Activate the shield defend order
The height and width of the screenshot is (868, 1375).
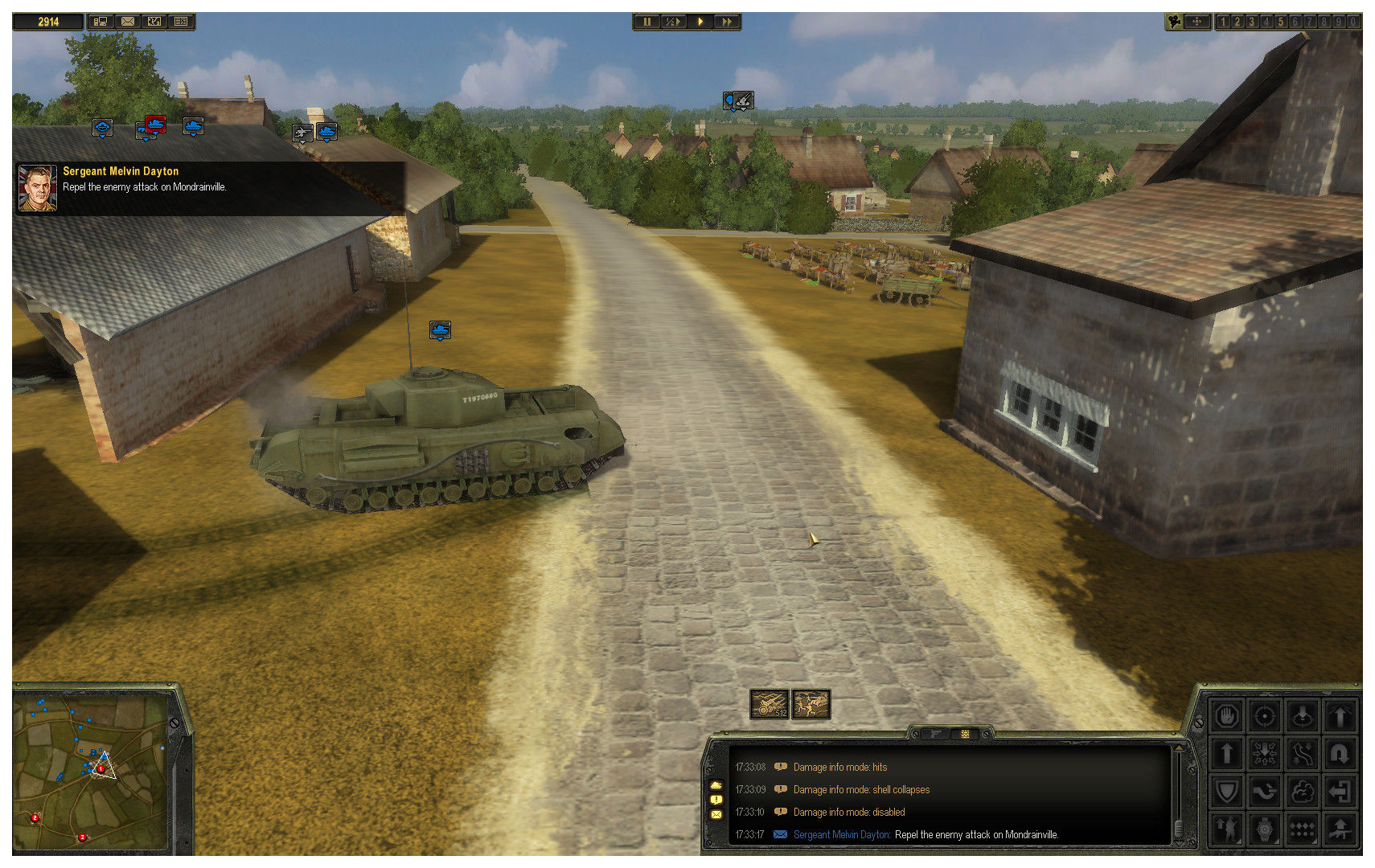[x=1227, y=792]
